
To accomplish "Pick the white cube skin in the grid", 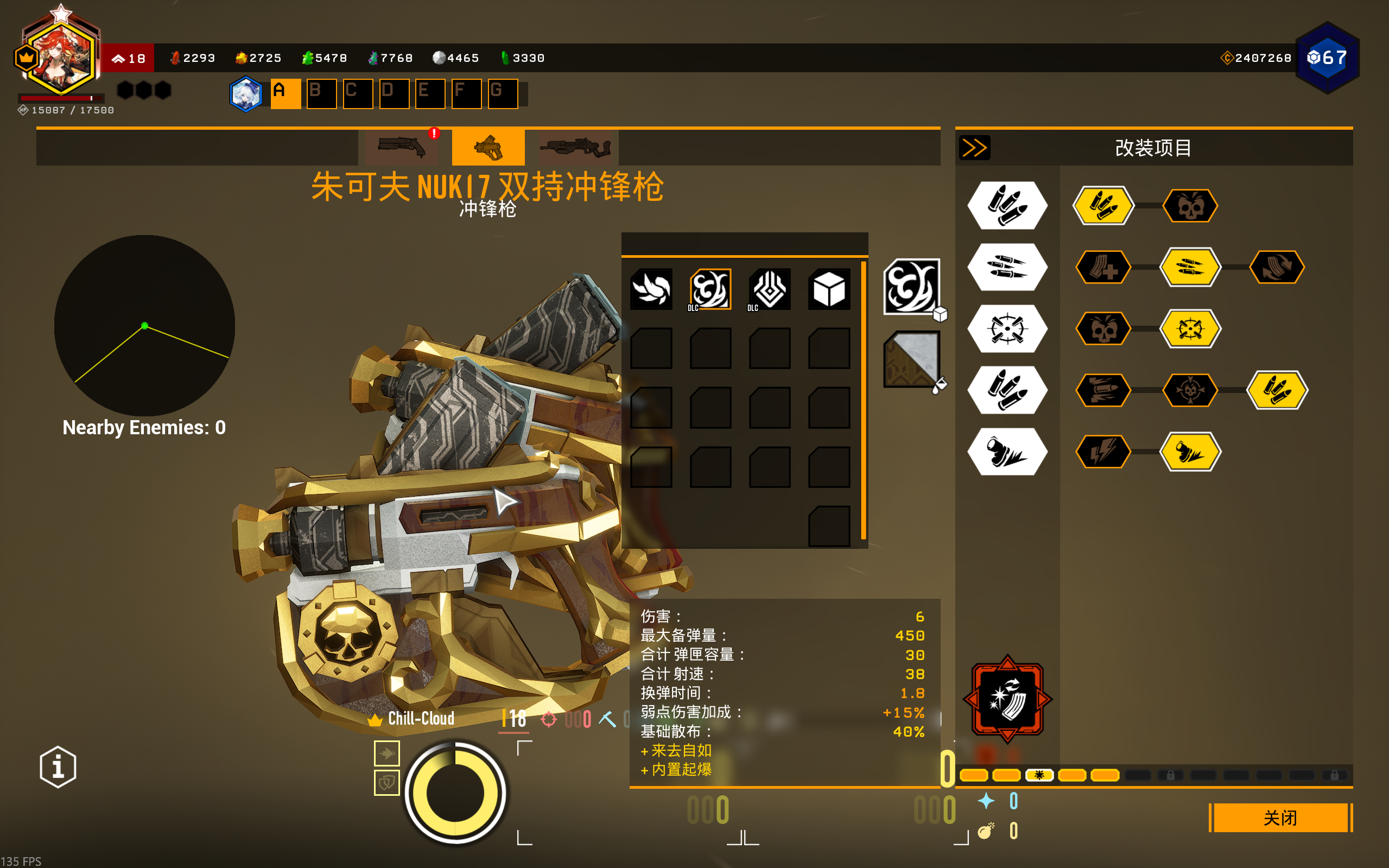I will tap(829, 289).
